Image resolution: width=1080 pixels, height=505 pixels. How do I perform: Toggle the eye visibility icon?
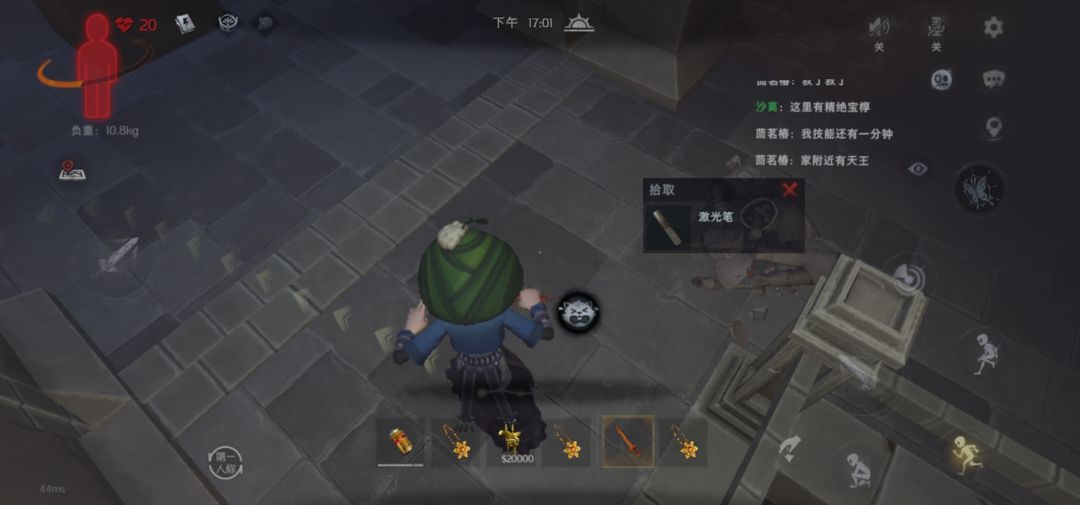point(917,169)
